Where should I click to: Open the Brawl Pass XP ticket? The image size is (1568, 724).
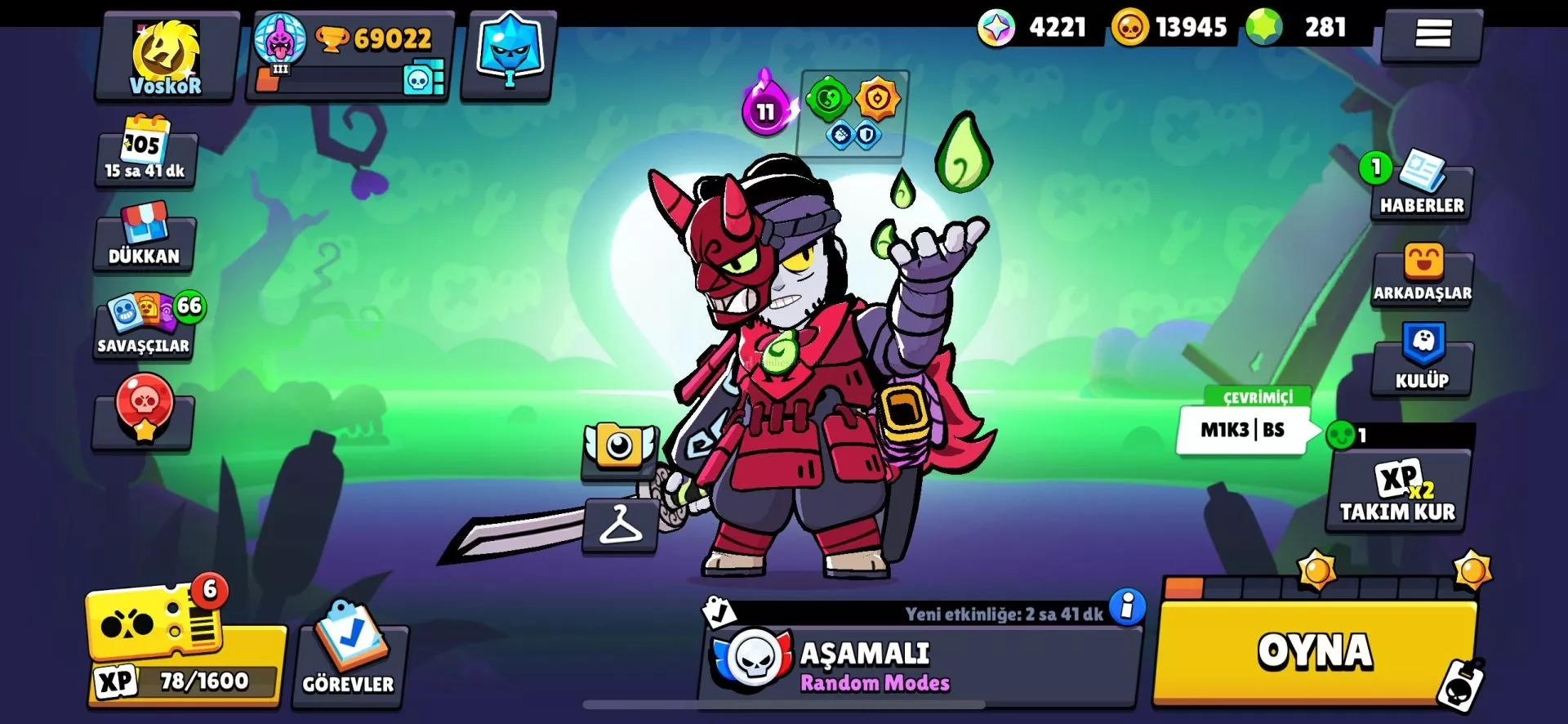(x=185, y=647)
